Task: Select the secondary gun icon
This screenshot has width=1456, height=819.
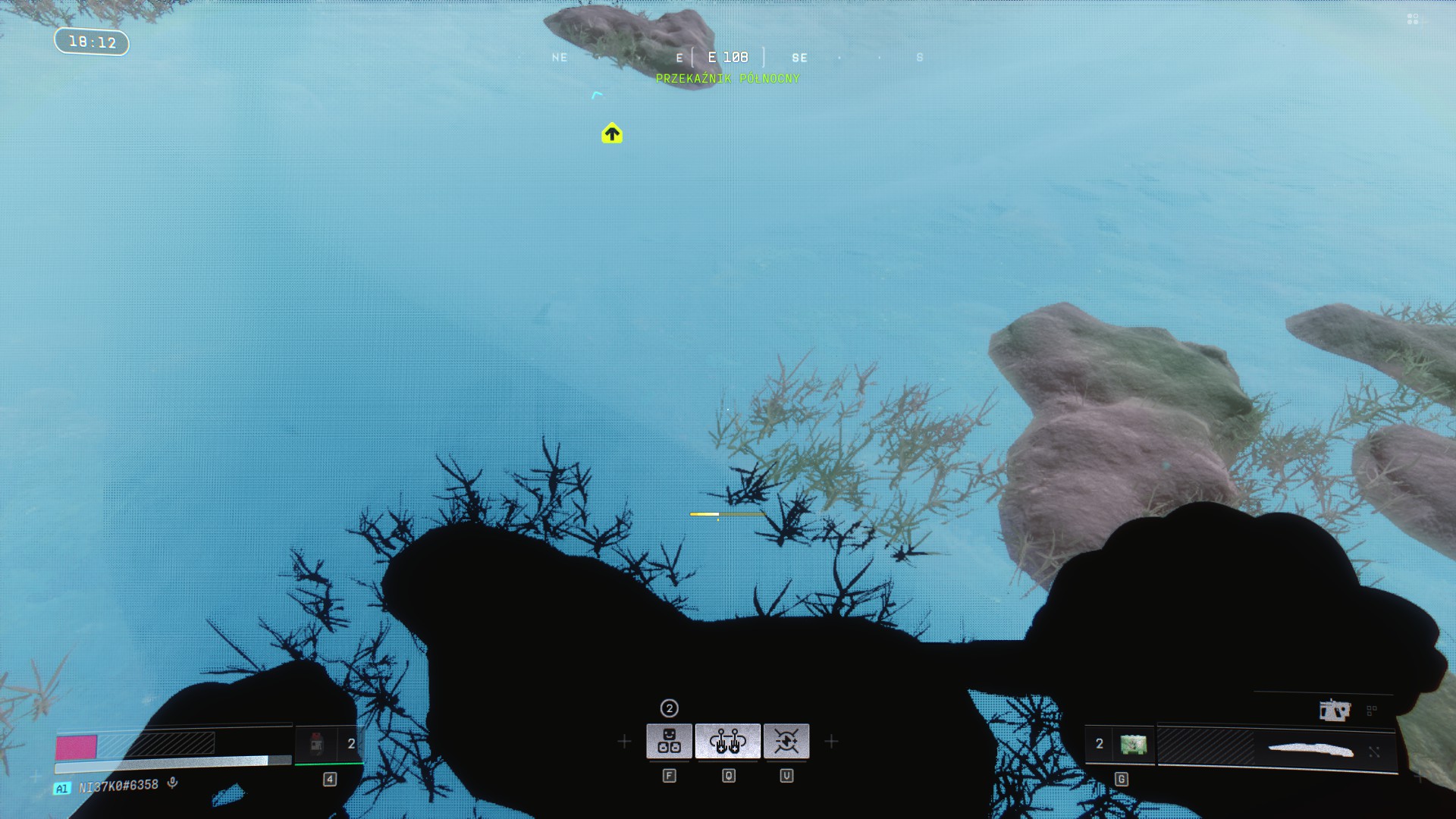Action: [x=1334, y=711]
